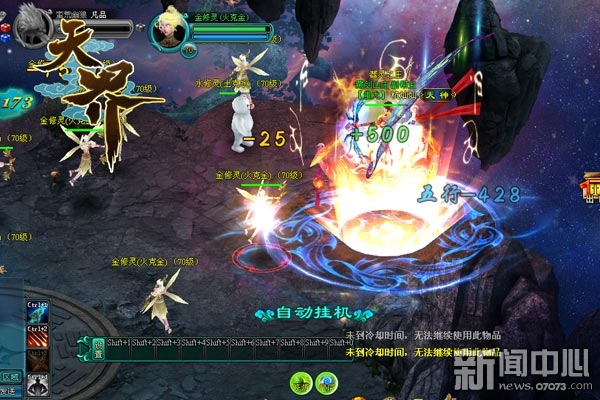Click the blue orb round button
The width and height of the screenshot is (600, 400).
point(325,381)
